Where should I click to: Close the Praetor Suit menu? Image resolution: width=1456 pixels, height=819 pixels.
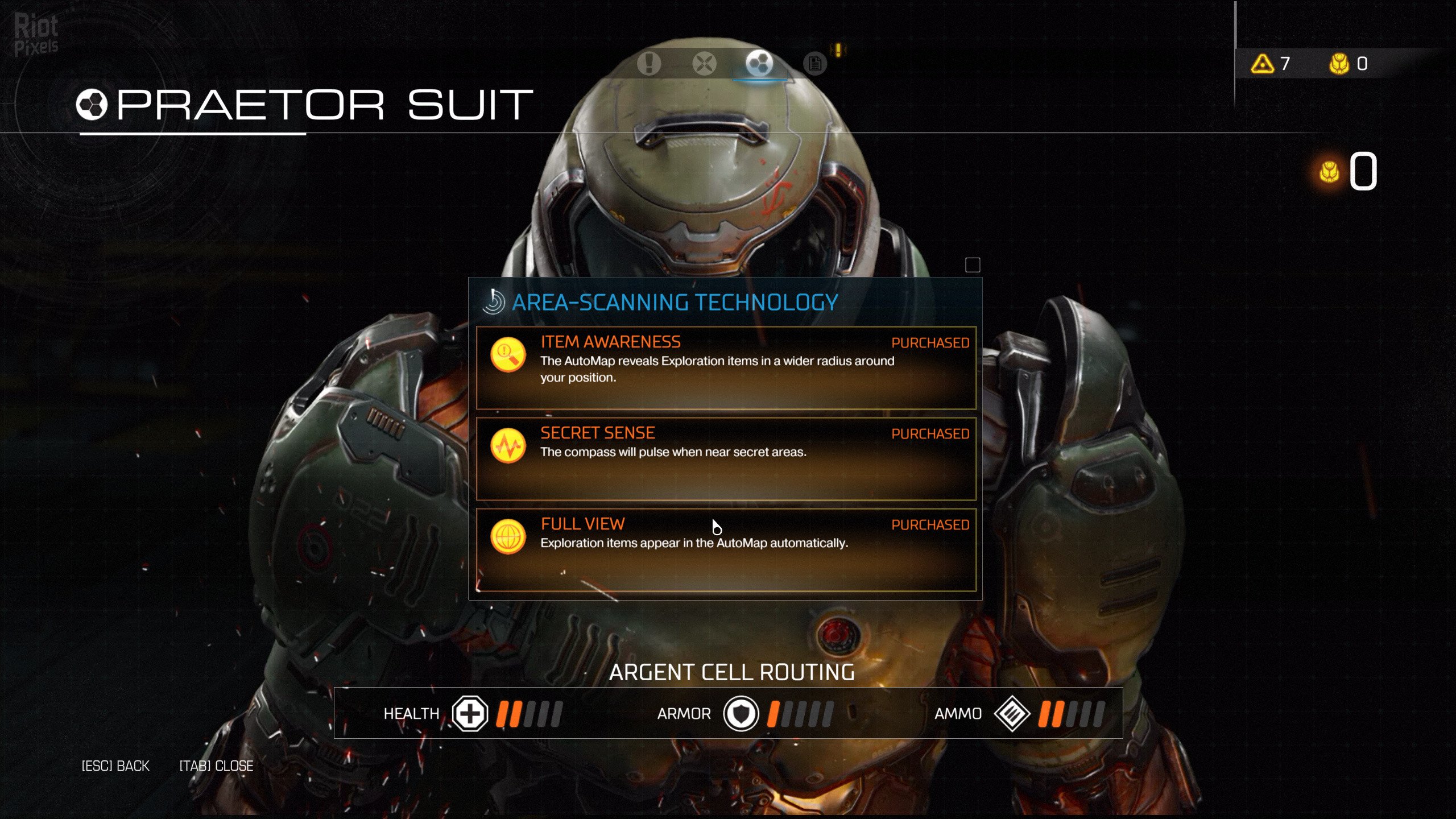[x=216, y=766]
